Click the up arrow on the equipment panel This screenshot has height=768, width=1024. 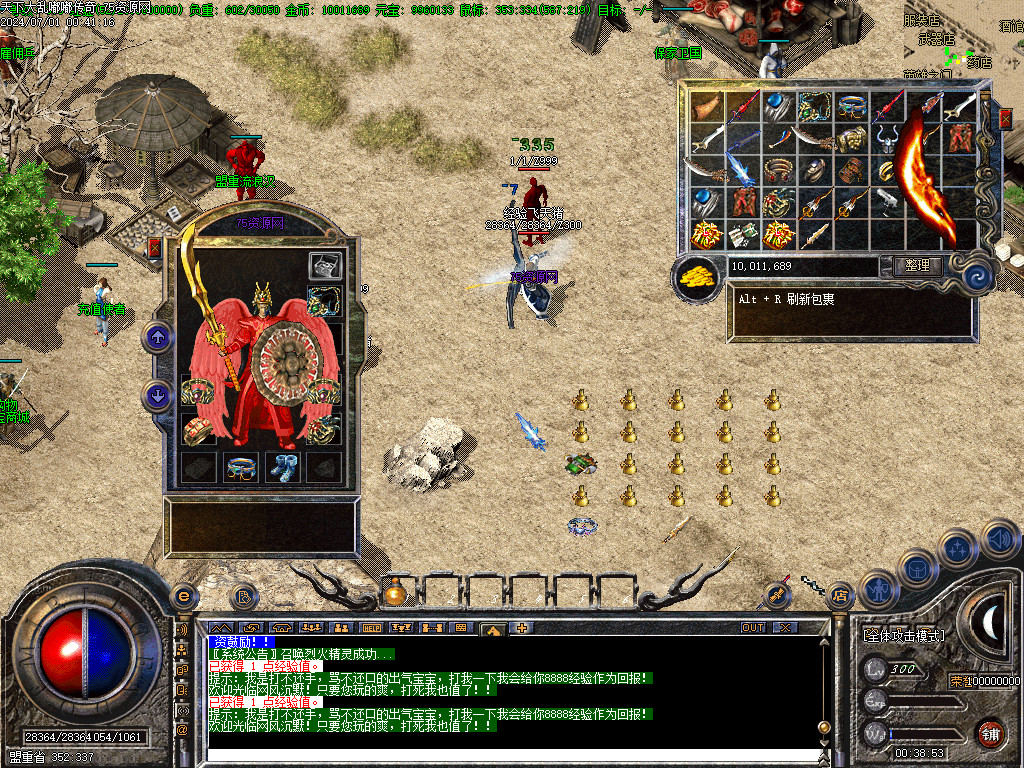158,336
